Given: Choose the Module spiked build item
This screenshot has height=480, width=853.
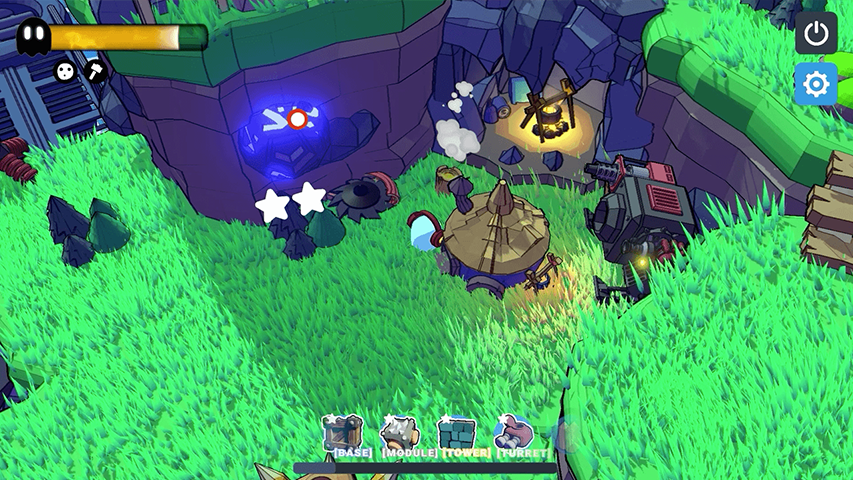Looking at the screenshot, I should 399,435.
